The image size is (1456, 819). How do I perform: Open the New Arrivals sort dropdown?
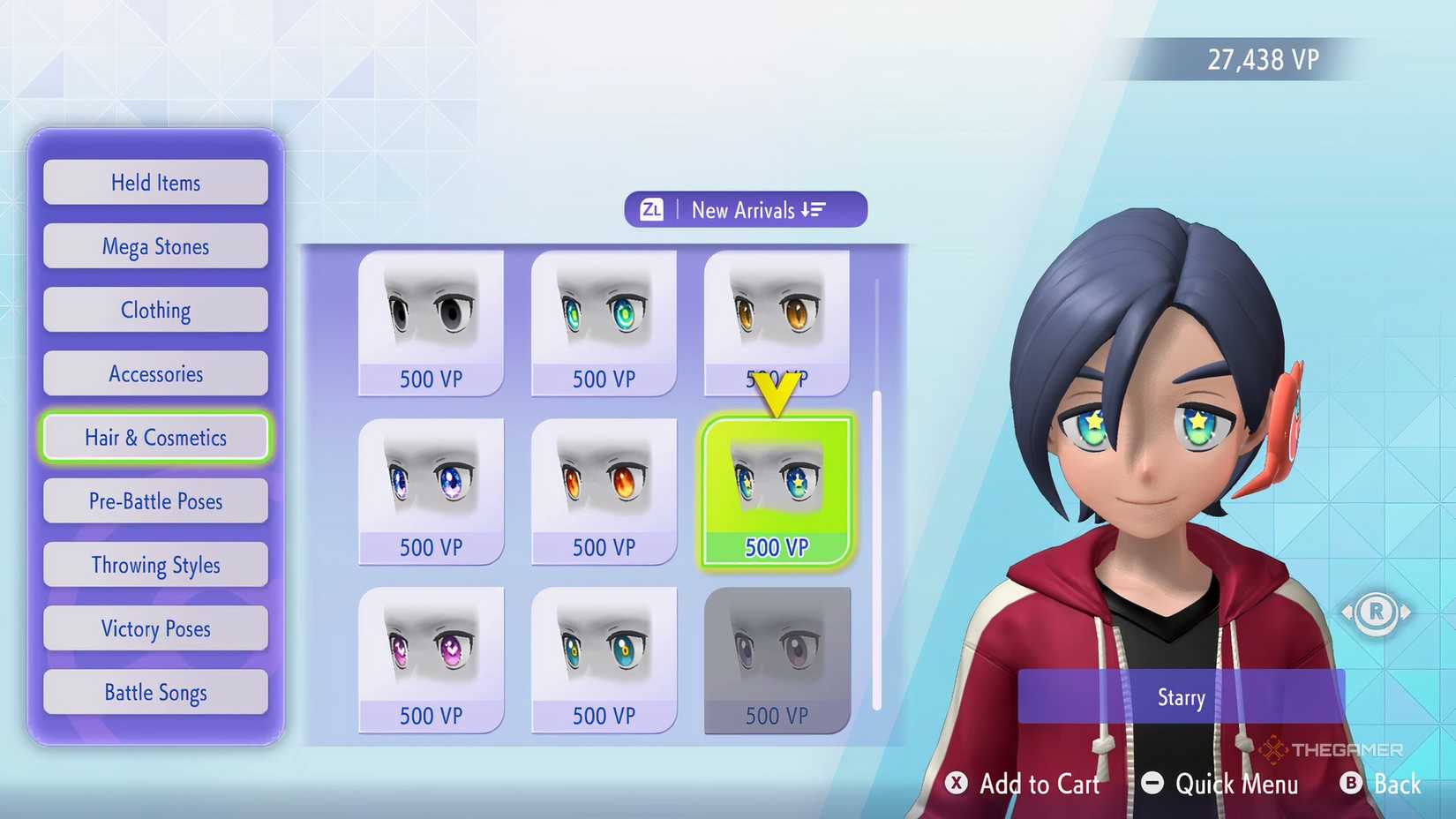[746, 209]
